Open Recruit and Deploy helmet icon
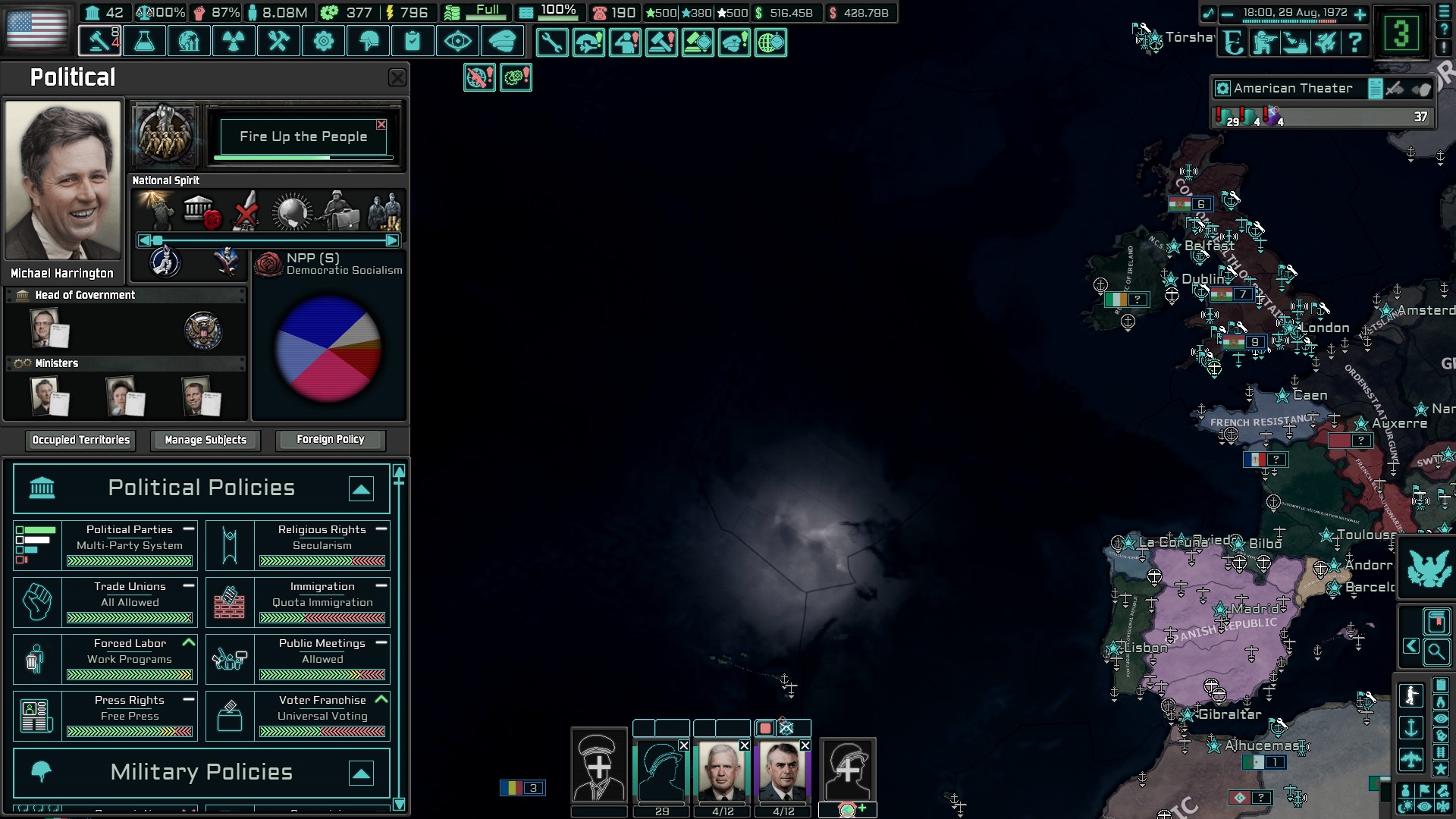This screenshot has height=819, width=1456. 368,41
